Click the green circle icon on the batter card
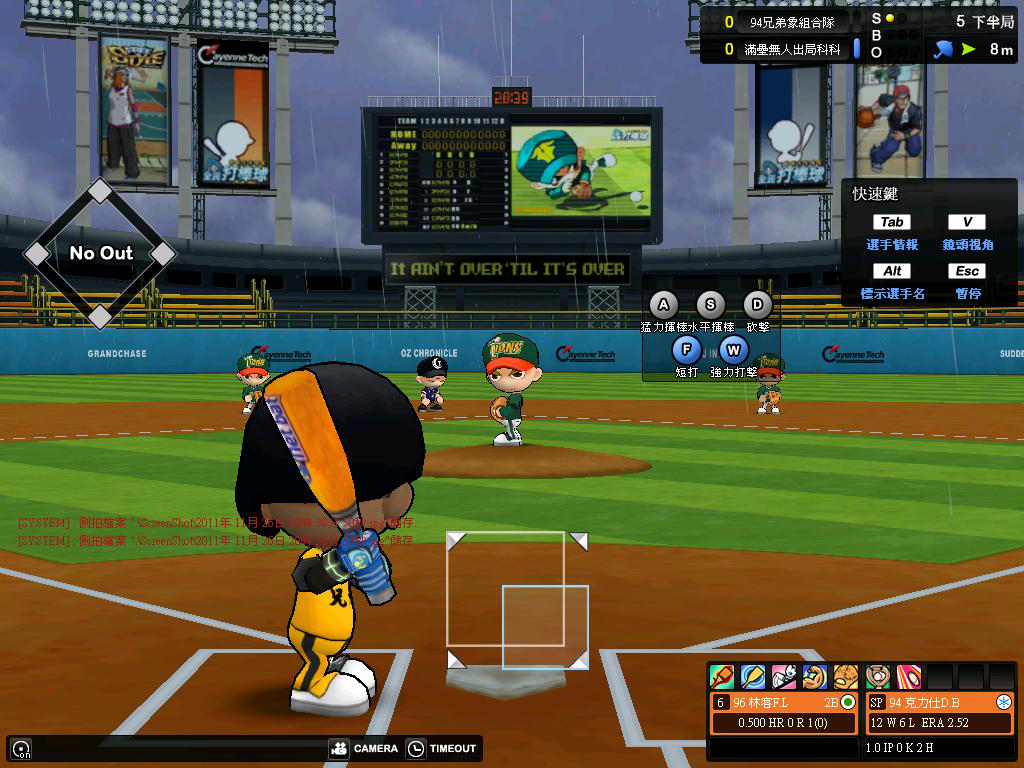This screenshot has height=768, width=1024. point(848,702)
